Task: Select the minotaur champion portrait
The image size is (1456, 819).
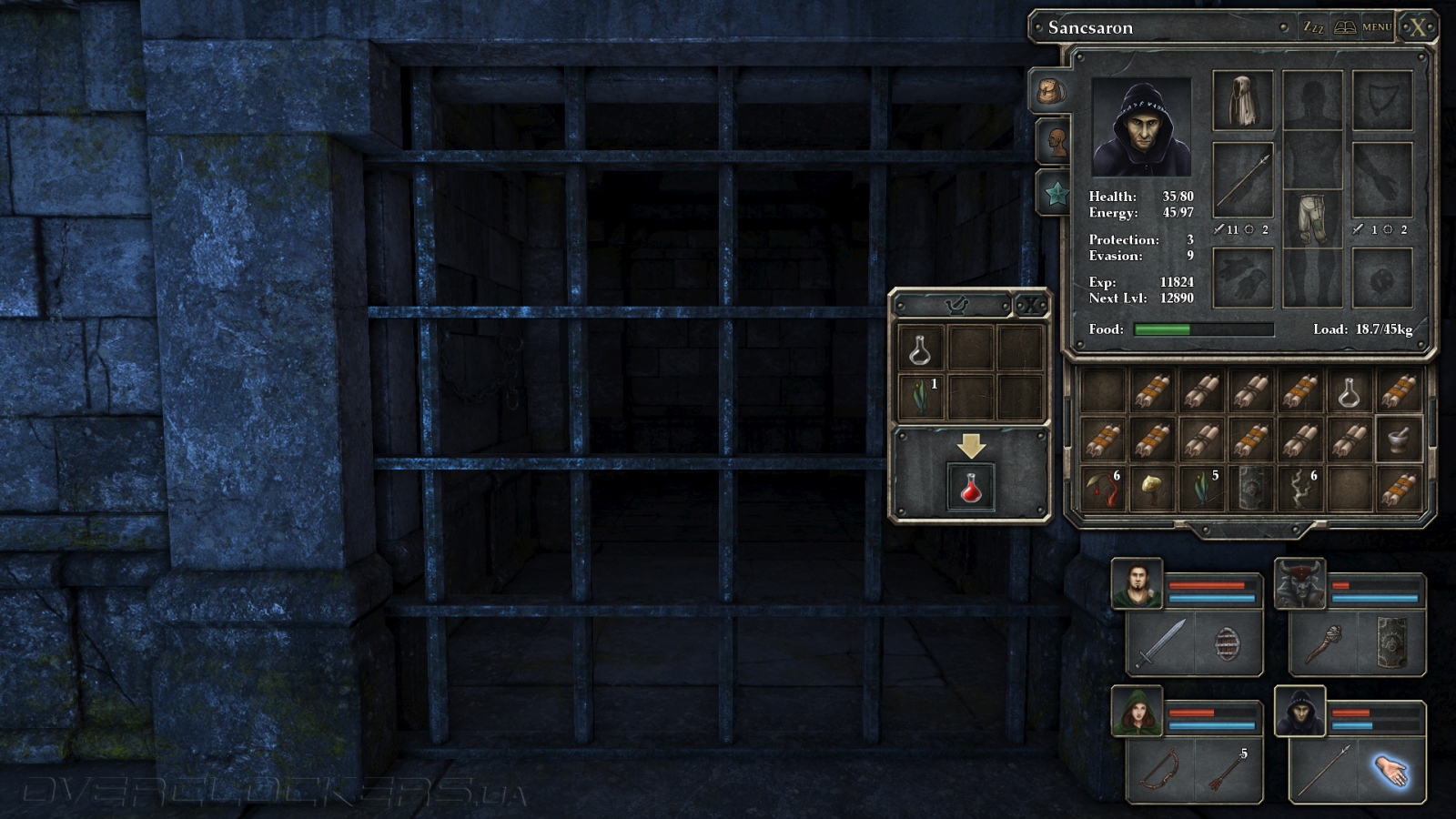Action: 1299,584
